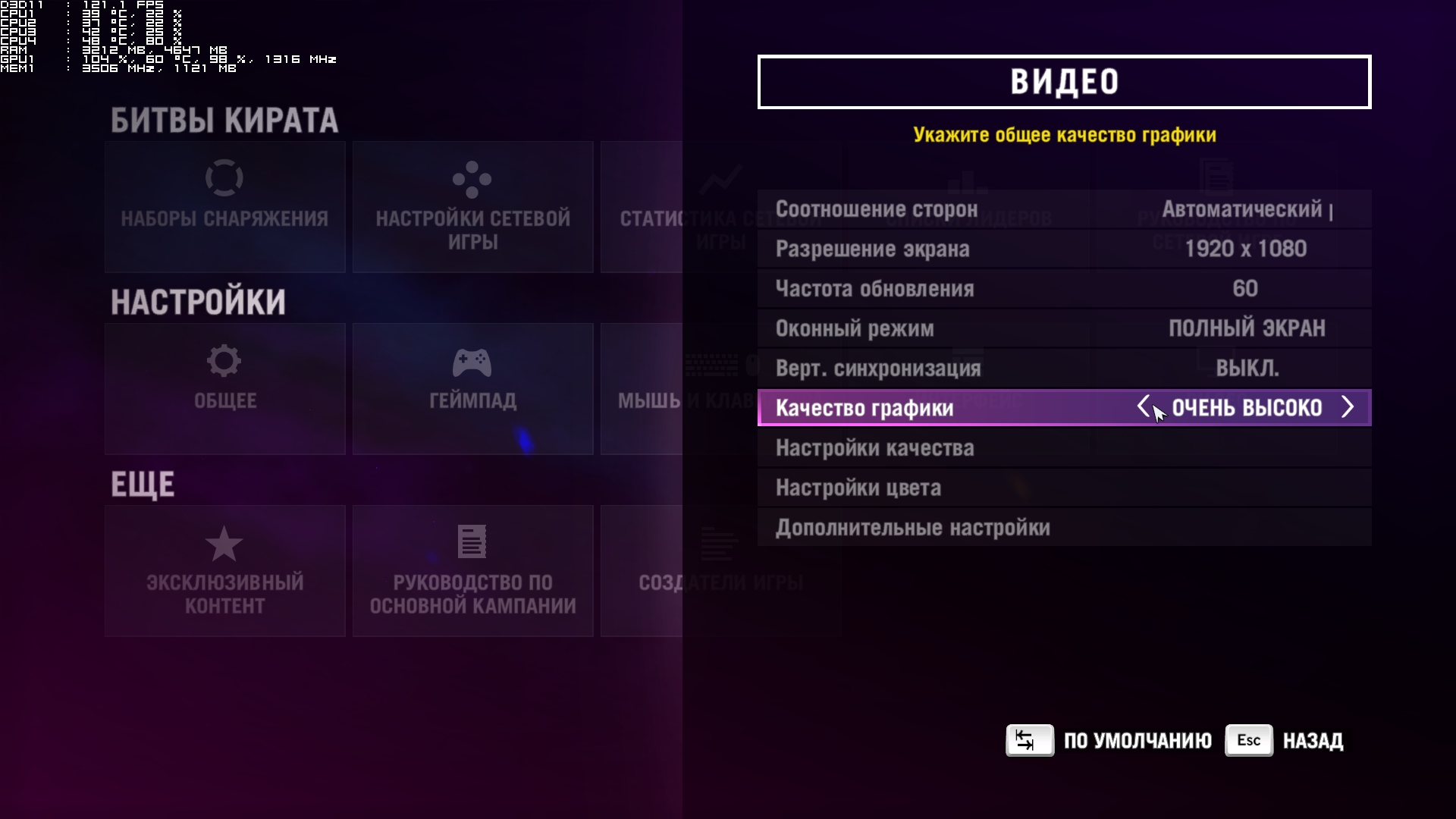The width and height of the screenshot is (1456, 819).
Task: Open Руководство по основной кампании tile
Action: [472, 571]
